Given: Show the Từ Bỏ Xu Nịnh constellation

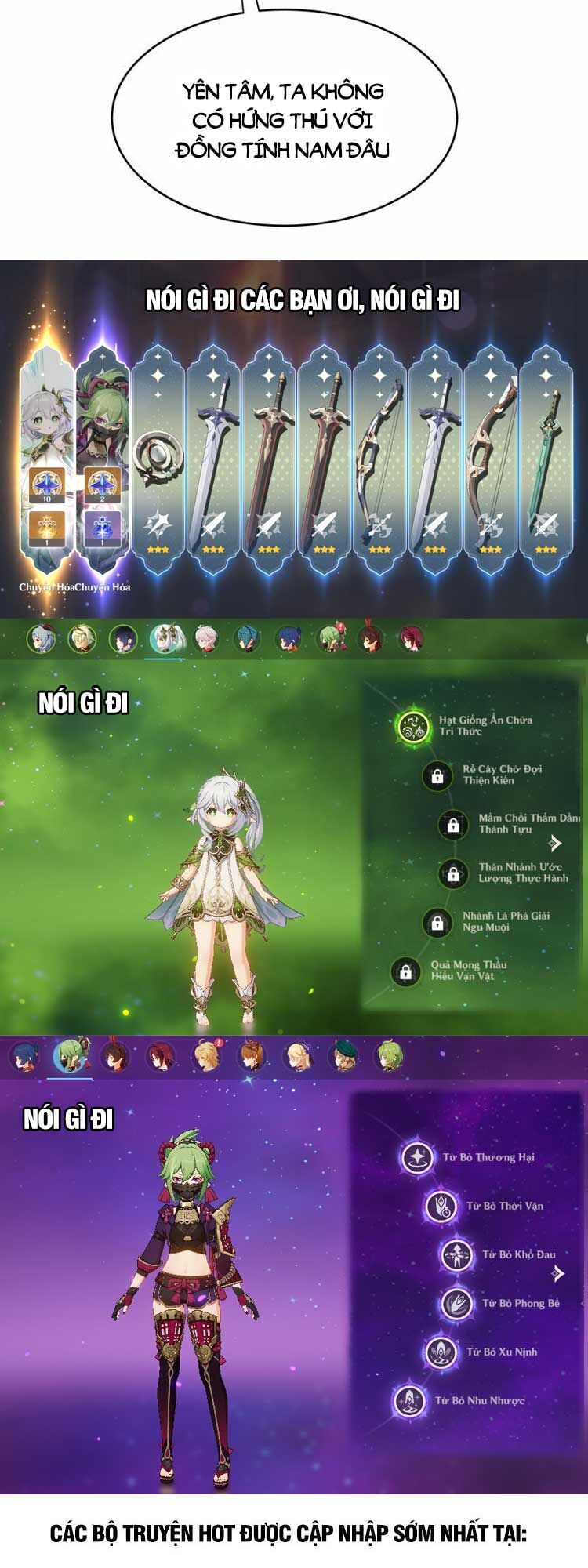Looking at the screenshot, I should tap(441, 1352).
